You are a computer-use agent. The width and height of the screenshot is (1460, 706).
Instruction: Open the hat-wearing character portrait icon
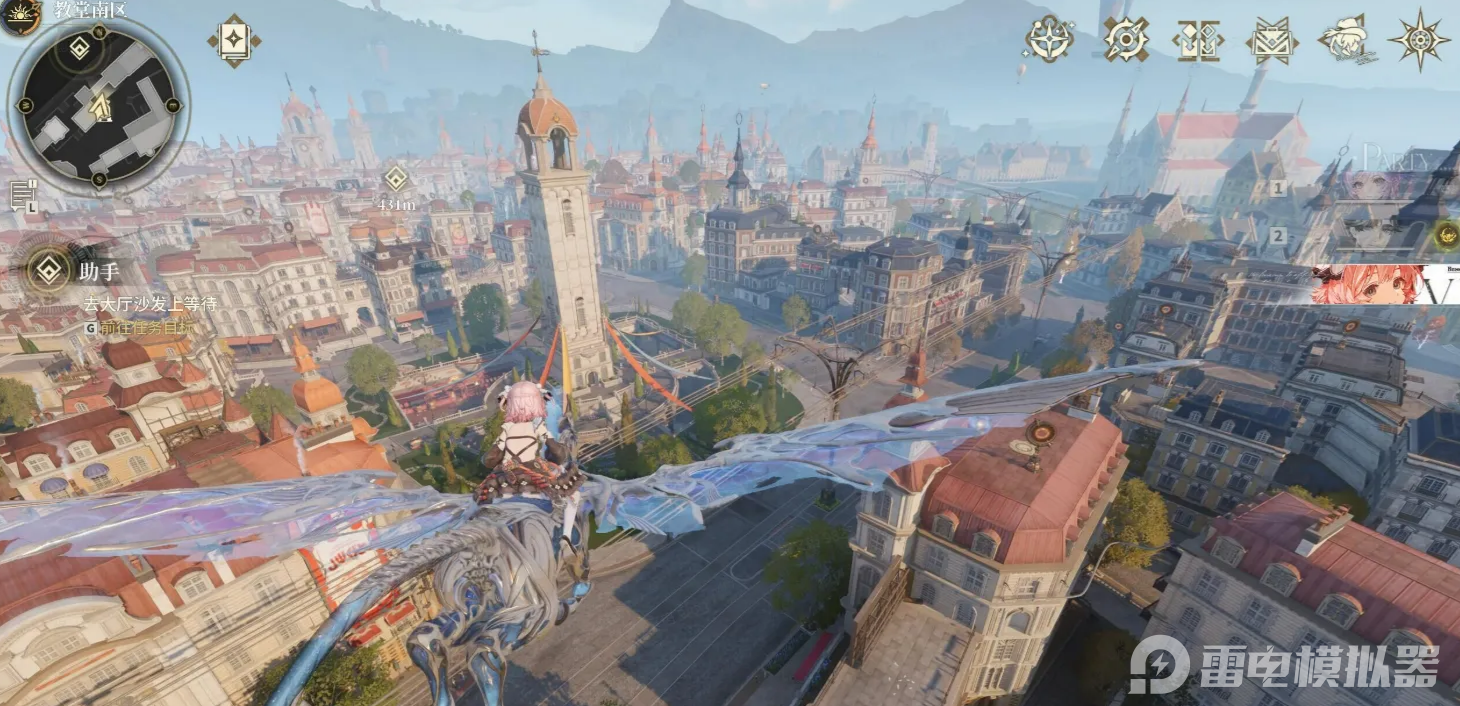pos(1343,40)
